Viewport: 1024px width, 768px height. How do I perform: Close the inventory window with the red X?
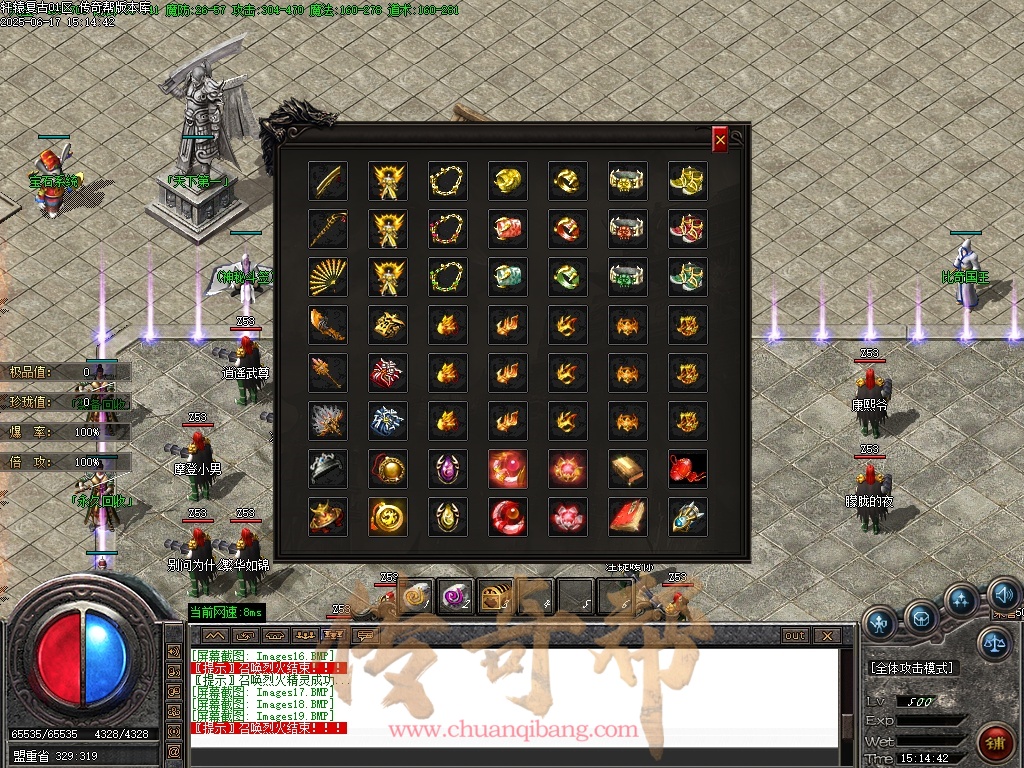click(720, 140)
